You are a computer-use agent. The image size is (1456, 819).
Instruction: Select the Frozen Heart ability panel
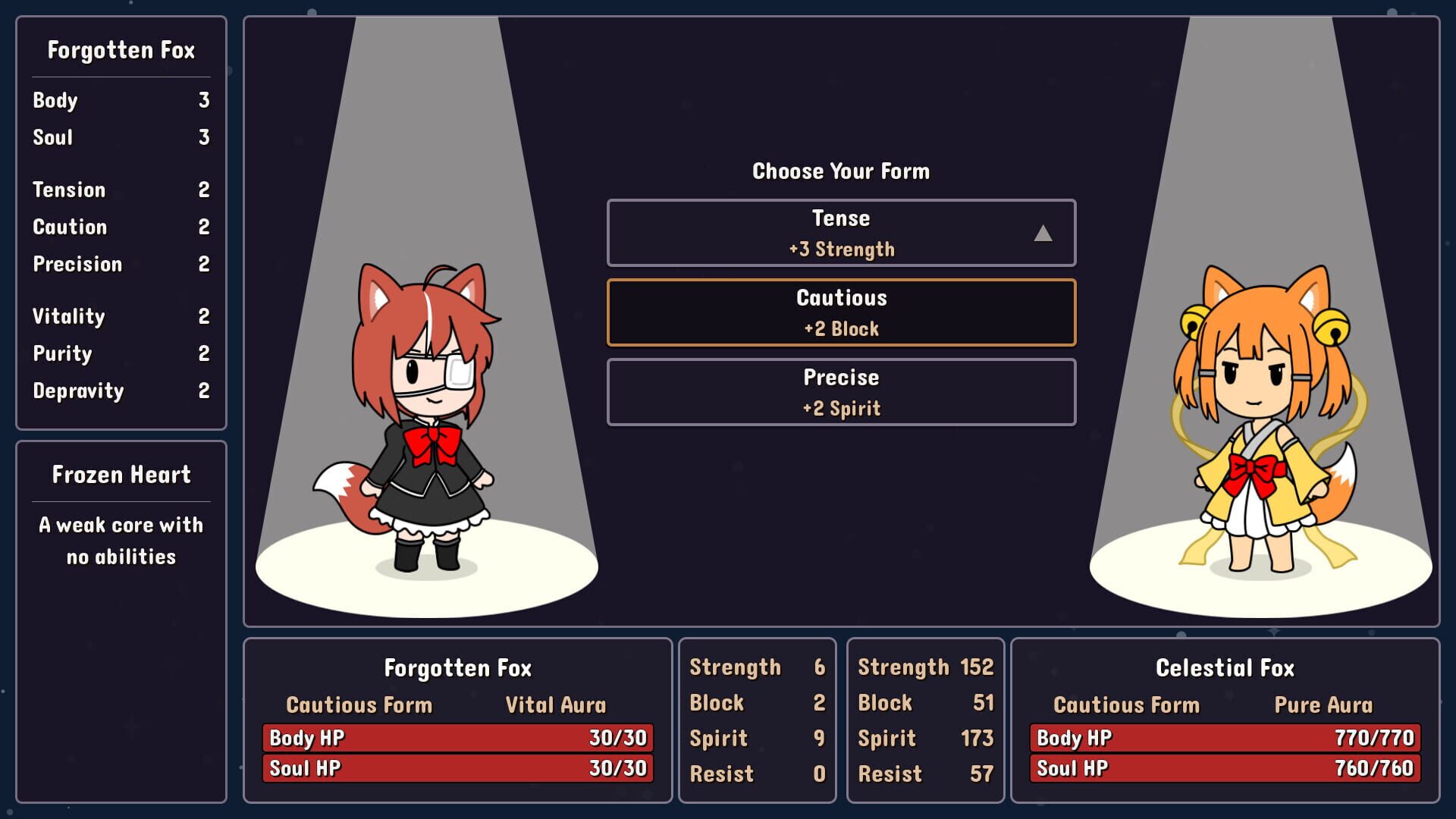point(121,516)
